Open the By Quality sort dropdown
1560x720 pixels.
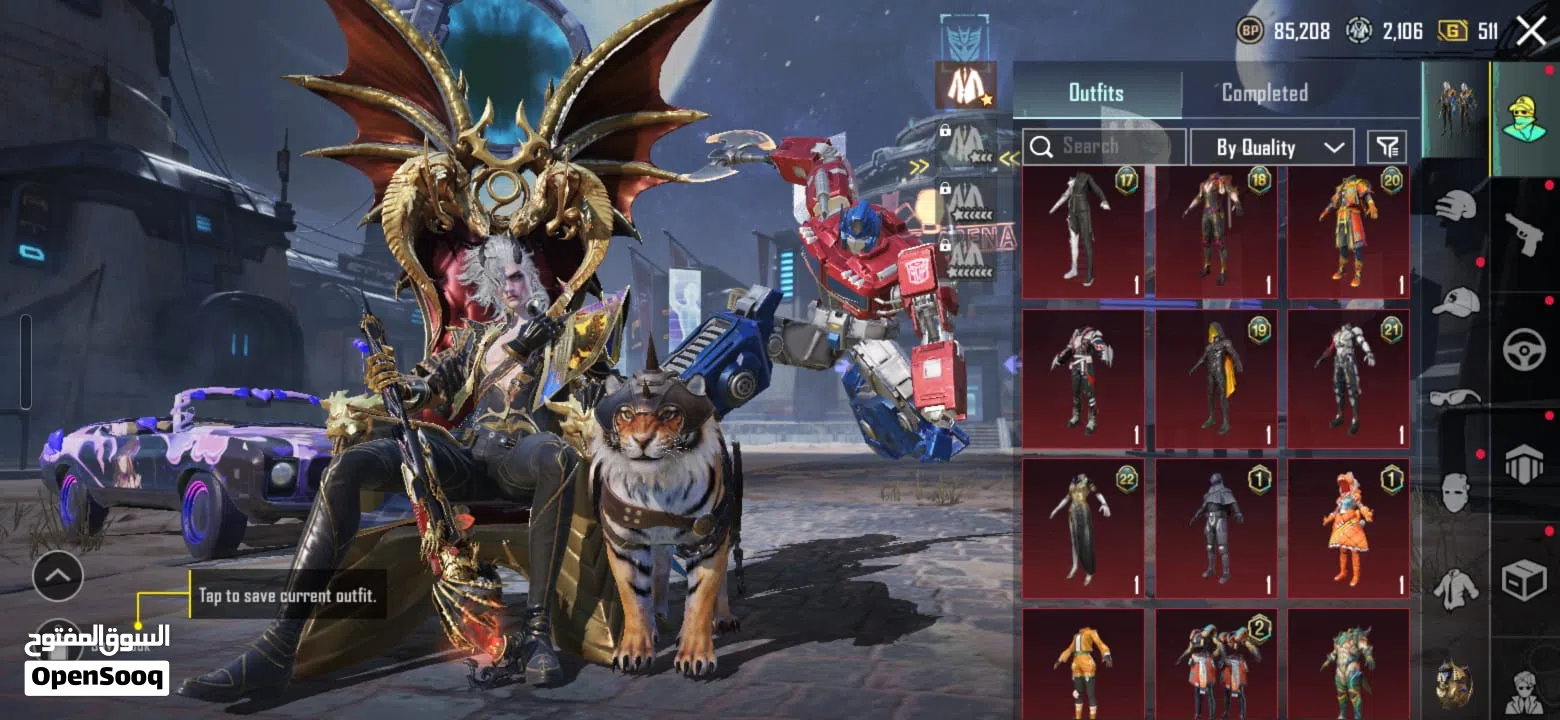tap(1272, 147)
